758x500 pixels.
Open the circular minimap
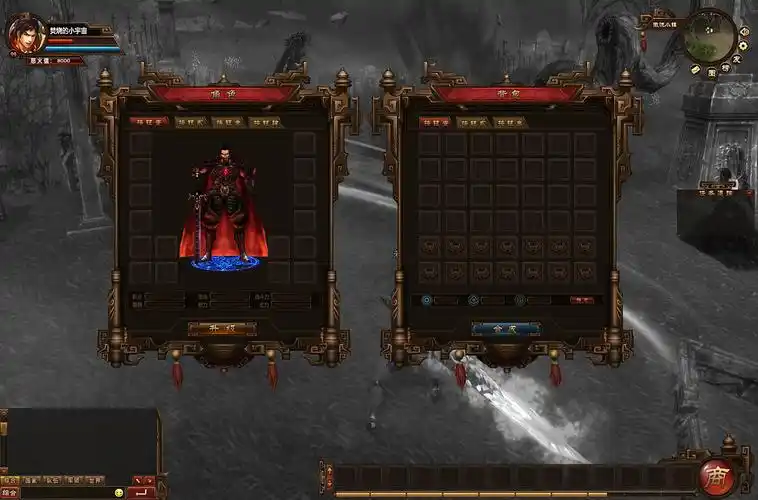[x=710, y=36]
